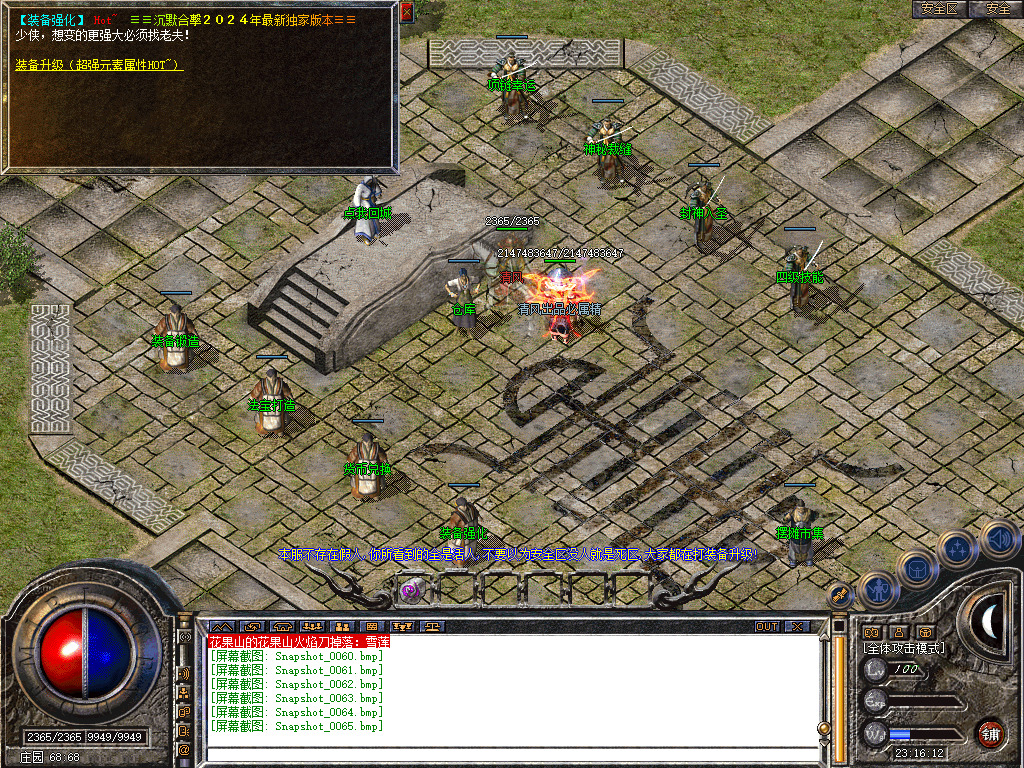Open the bag inventory round button
1024x768 pixels.
click(x=918, y=569)
